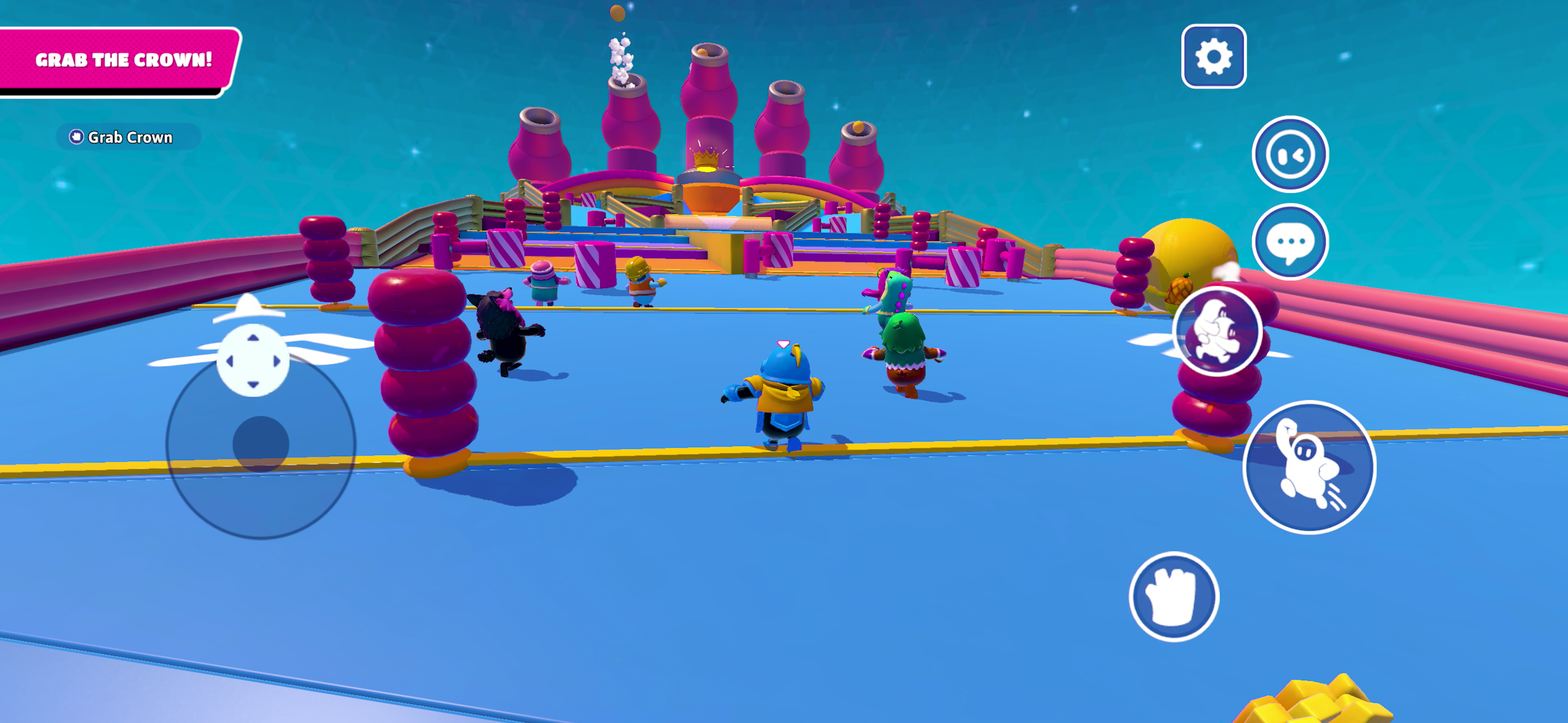The image size is (1568, 723).
Task: Tap the dive action button
Action: click(1217, 331)
